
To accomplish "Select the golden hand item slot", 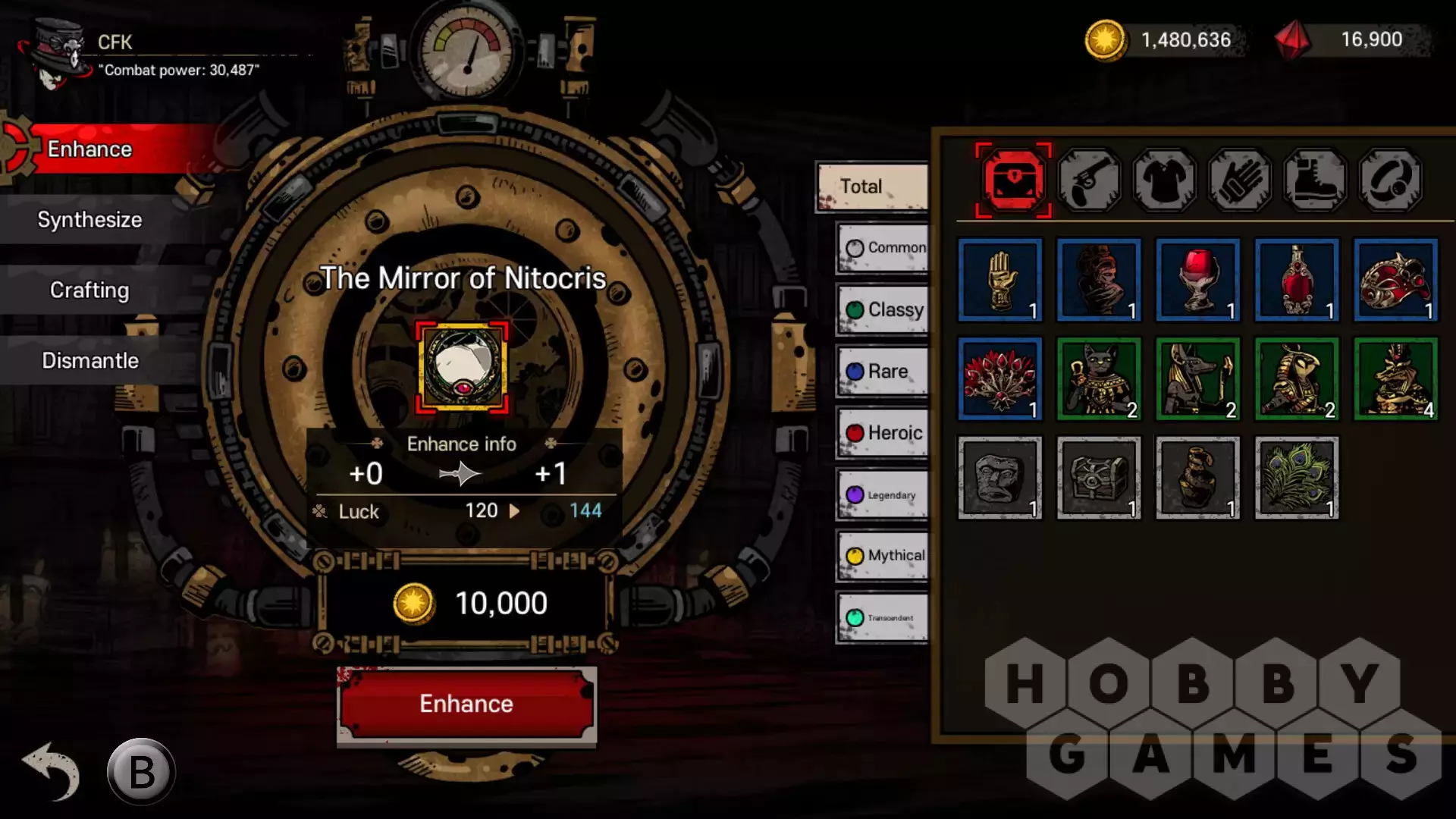I will tap(999, 281).
